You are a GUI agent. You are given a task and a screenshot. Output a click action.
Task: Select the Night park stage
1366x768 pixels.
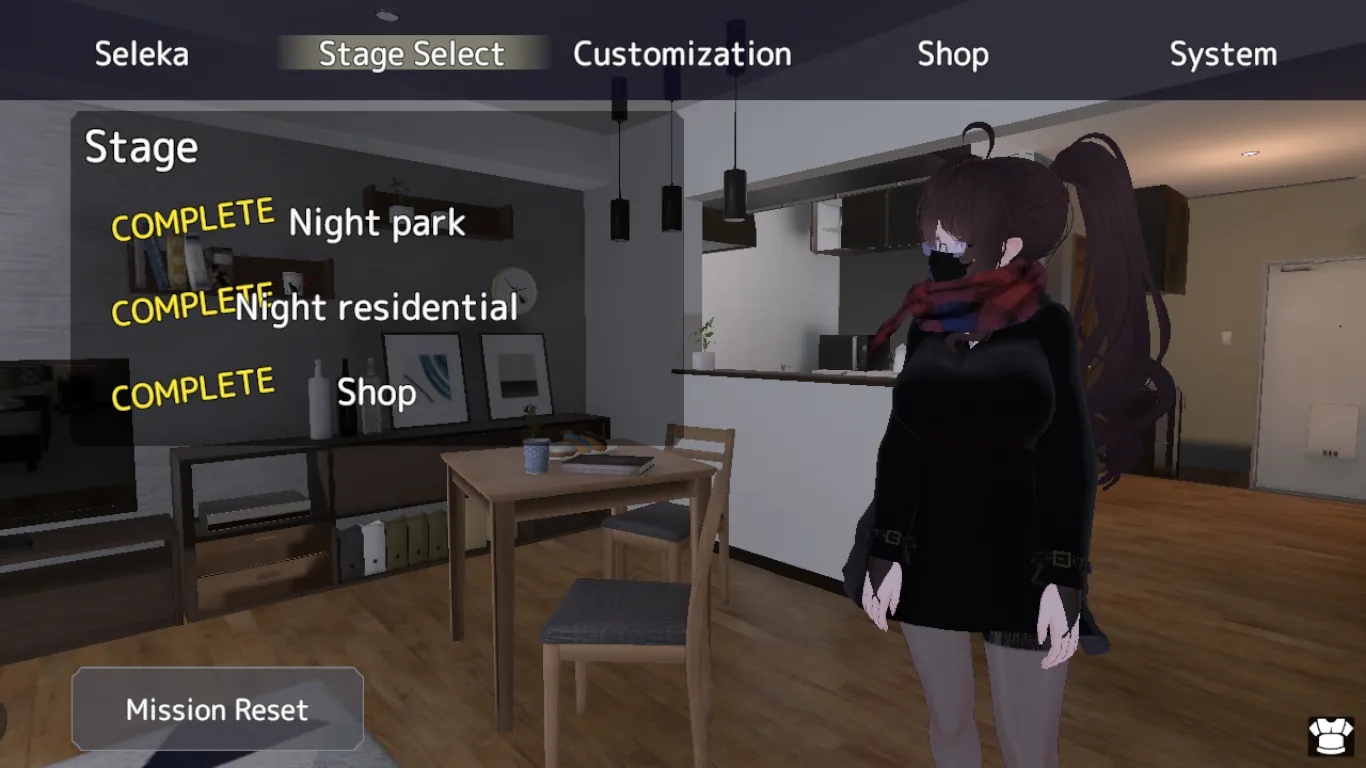pos(377,223)
